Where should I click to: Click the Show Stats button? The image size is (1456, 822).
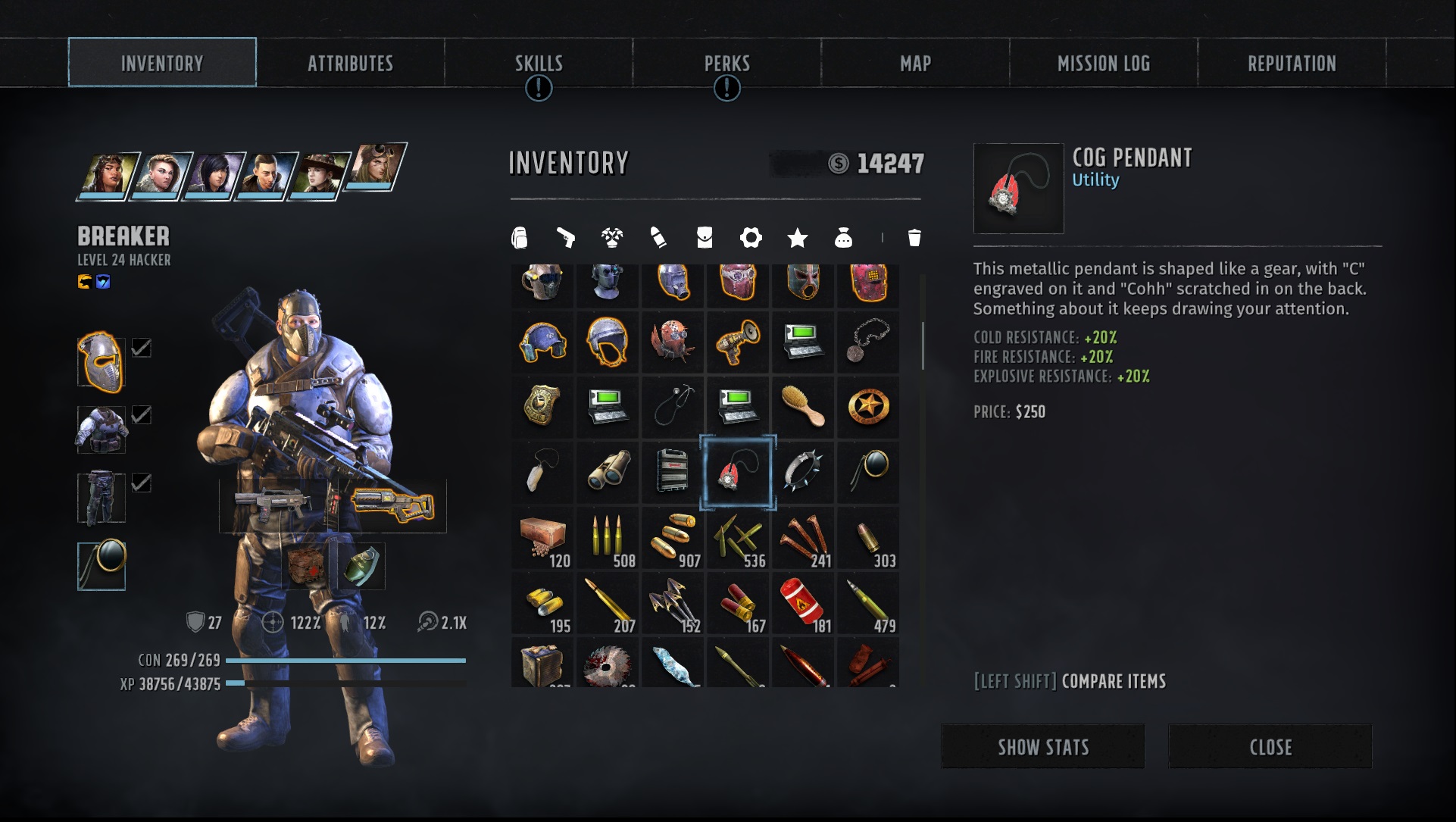1042,747
